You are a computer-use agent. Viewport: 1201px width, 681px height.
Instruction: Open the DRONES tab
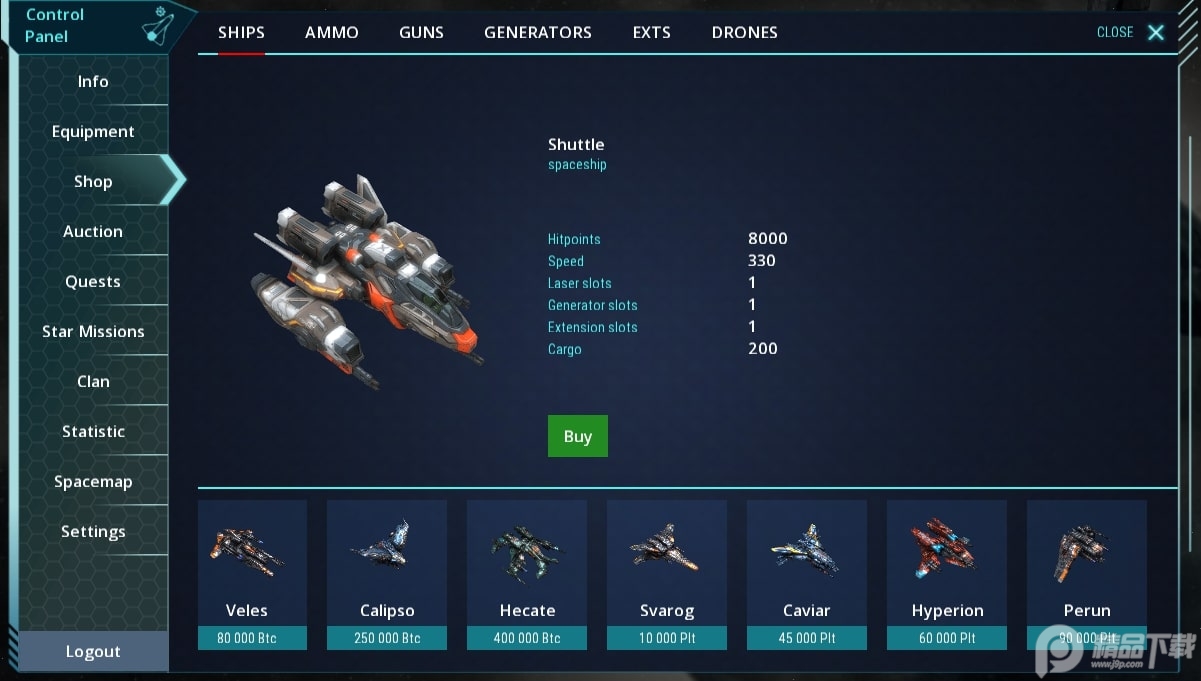click(744, 32)
